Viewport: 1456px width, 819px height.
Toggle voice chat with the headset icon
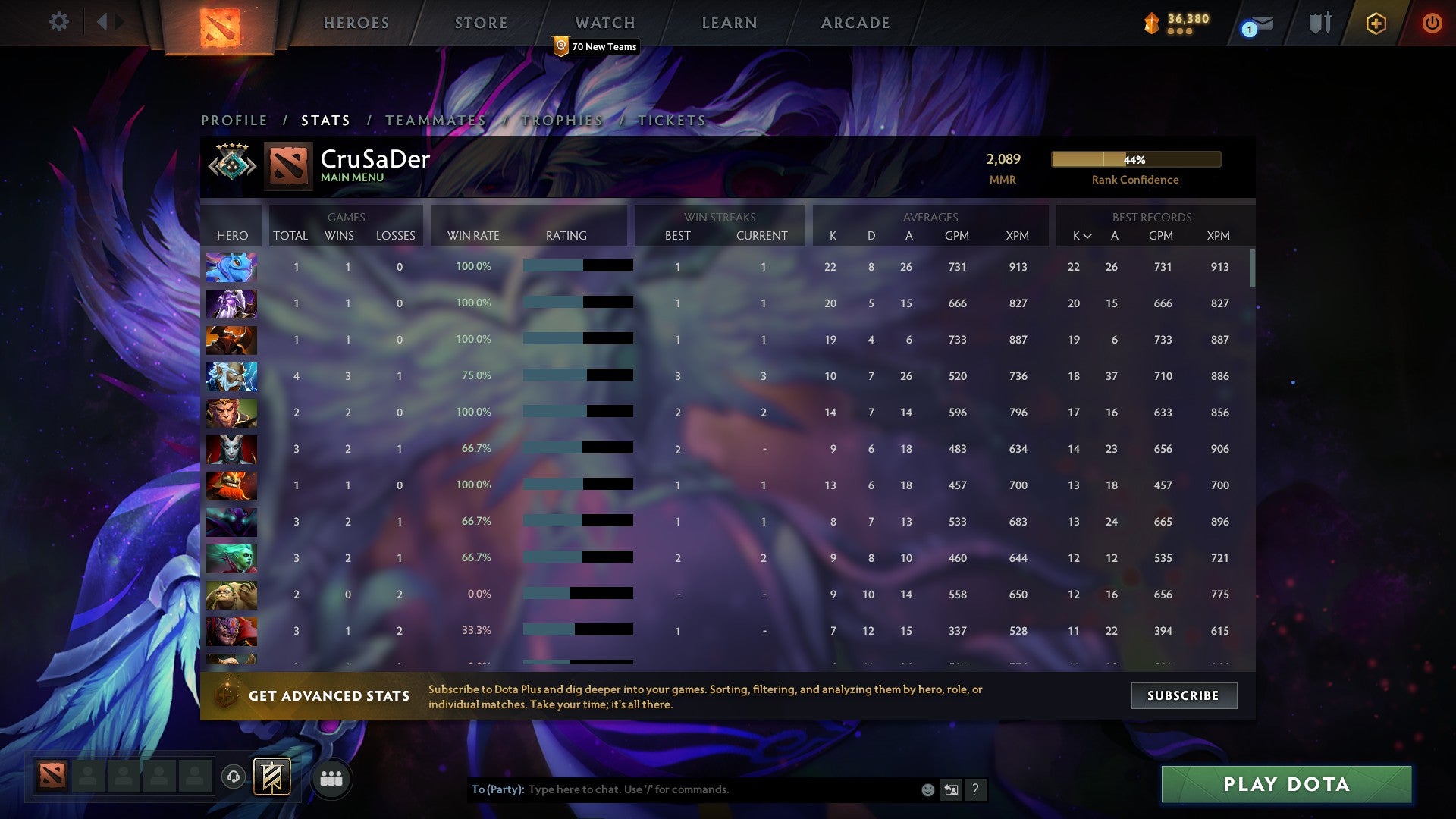pos(231,777)
